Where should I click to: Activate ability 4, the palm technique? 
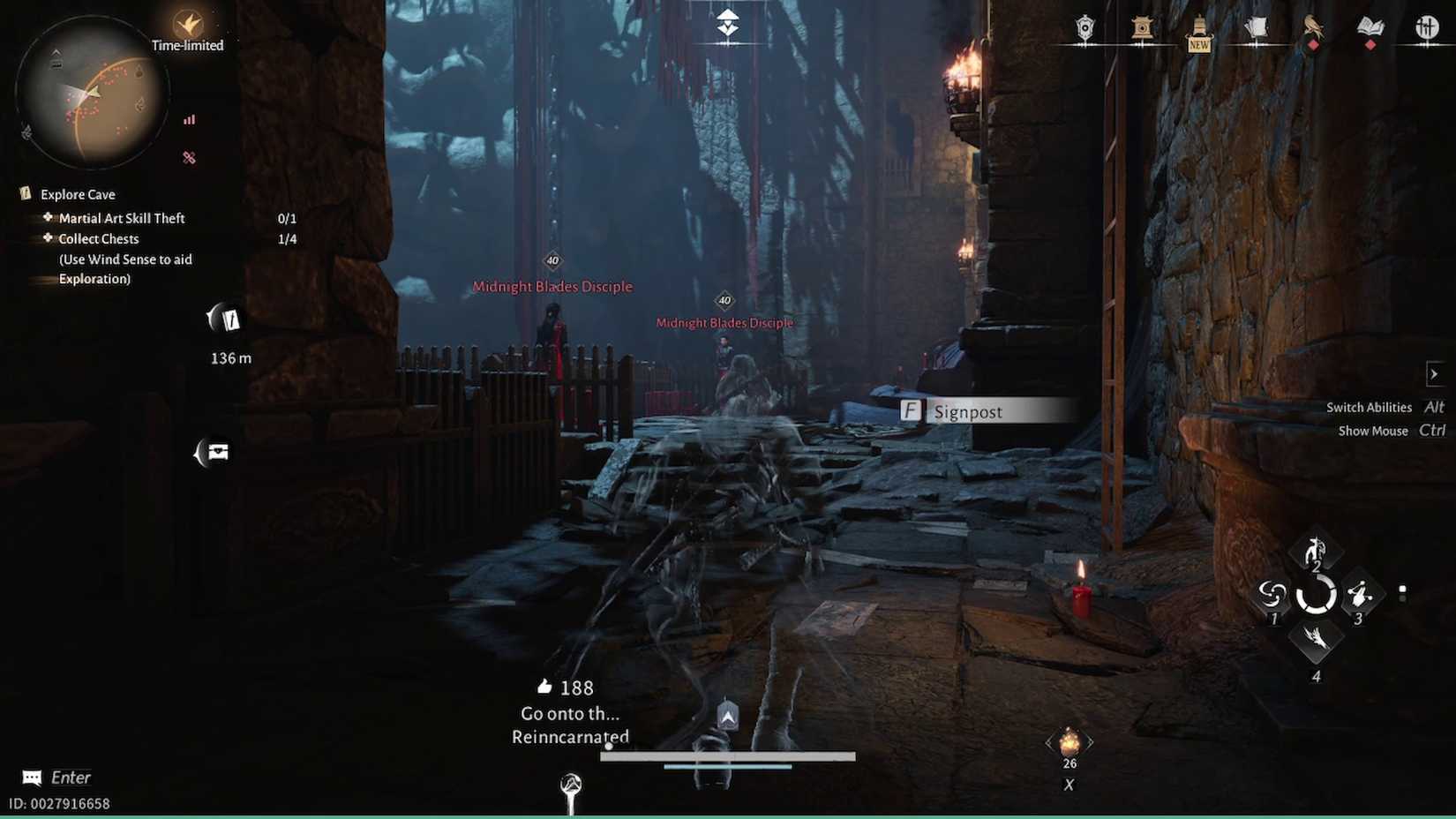click(1317, 642)
